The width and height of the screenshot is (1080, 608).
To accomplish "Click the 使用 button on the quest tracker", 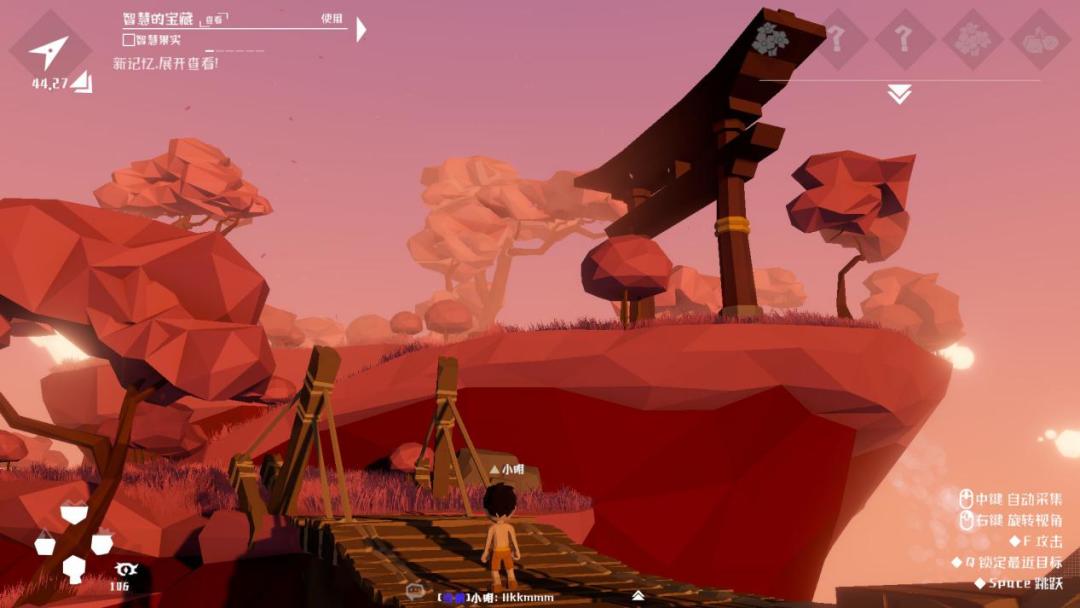I will 332,18.
